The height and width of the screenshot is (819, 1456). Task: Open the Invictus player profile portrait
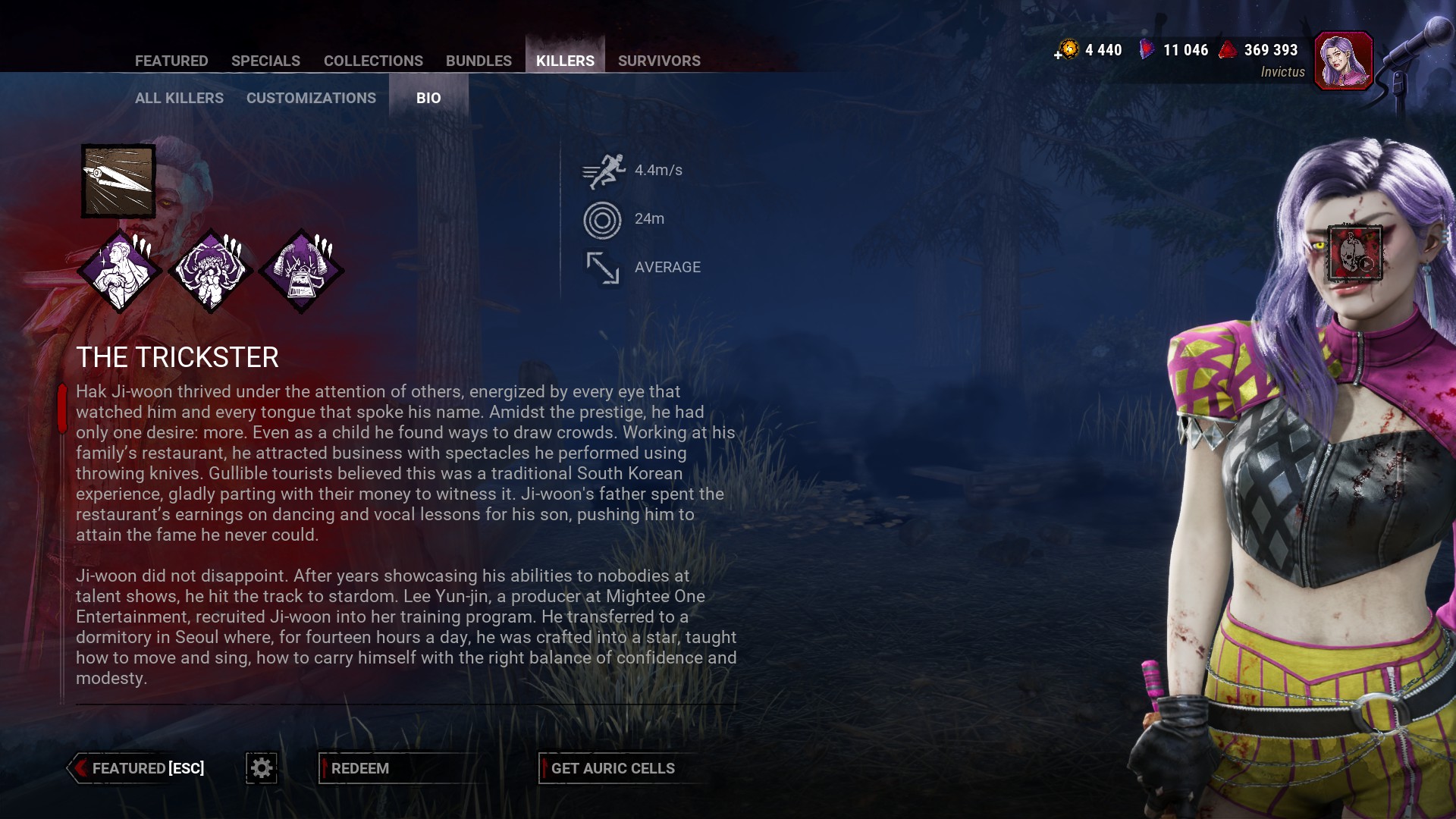[1343, 61]
